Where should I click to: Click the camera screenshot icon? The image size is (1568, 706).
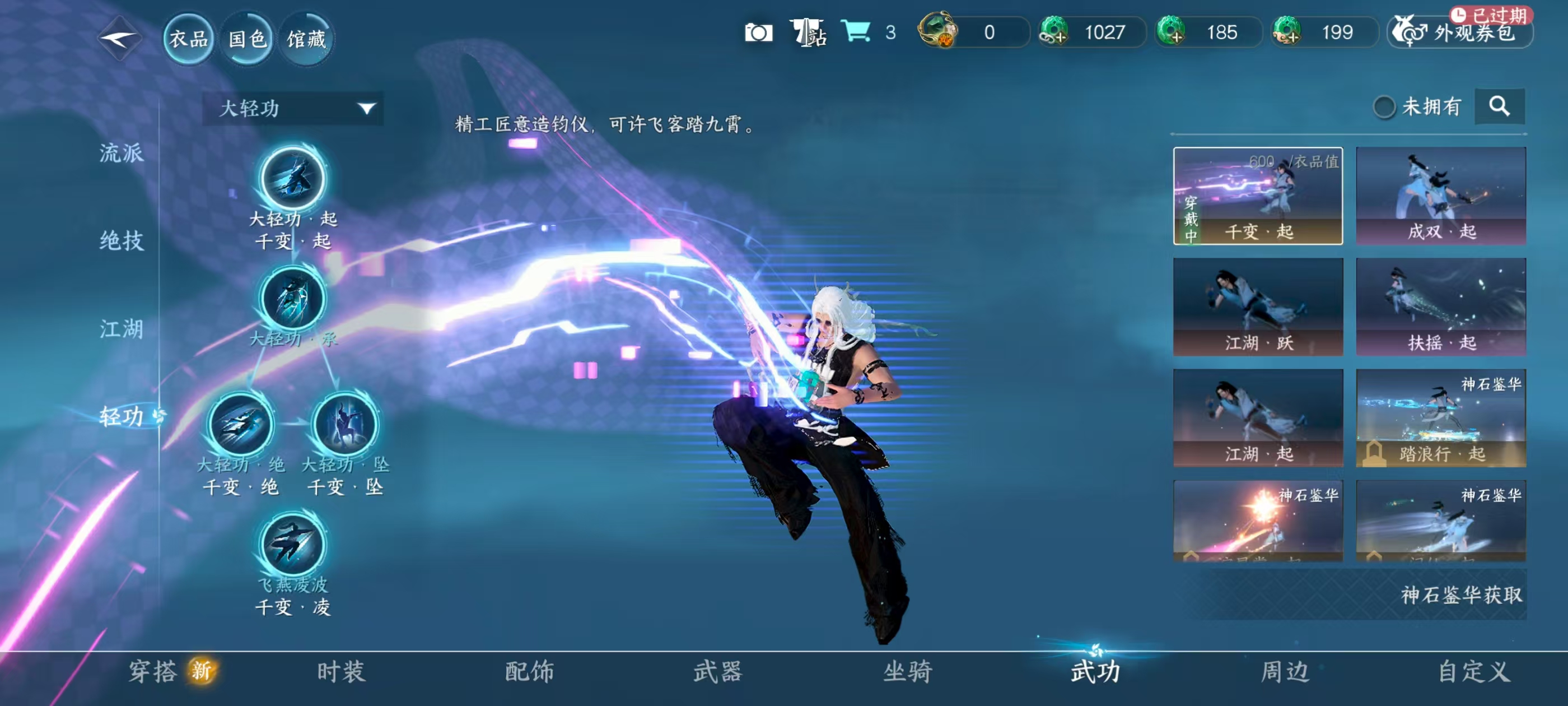pos(760,34)
